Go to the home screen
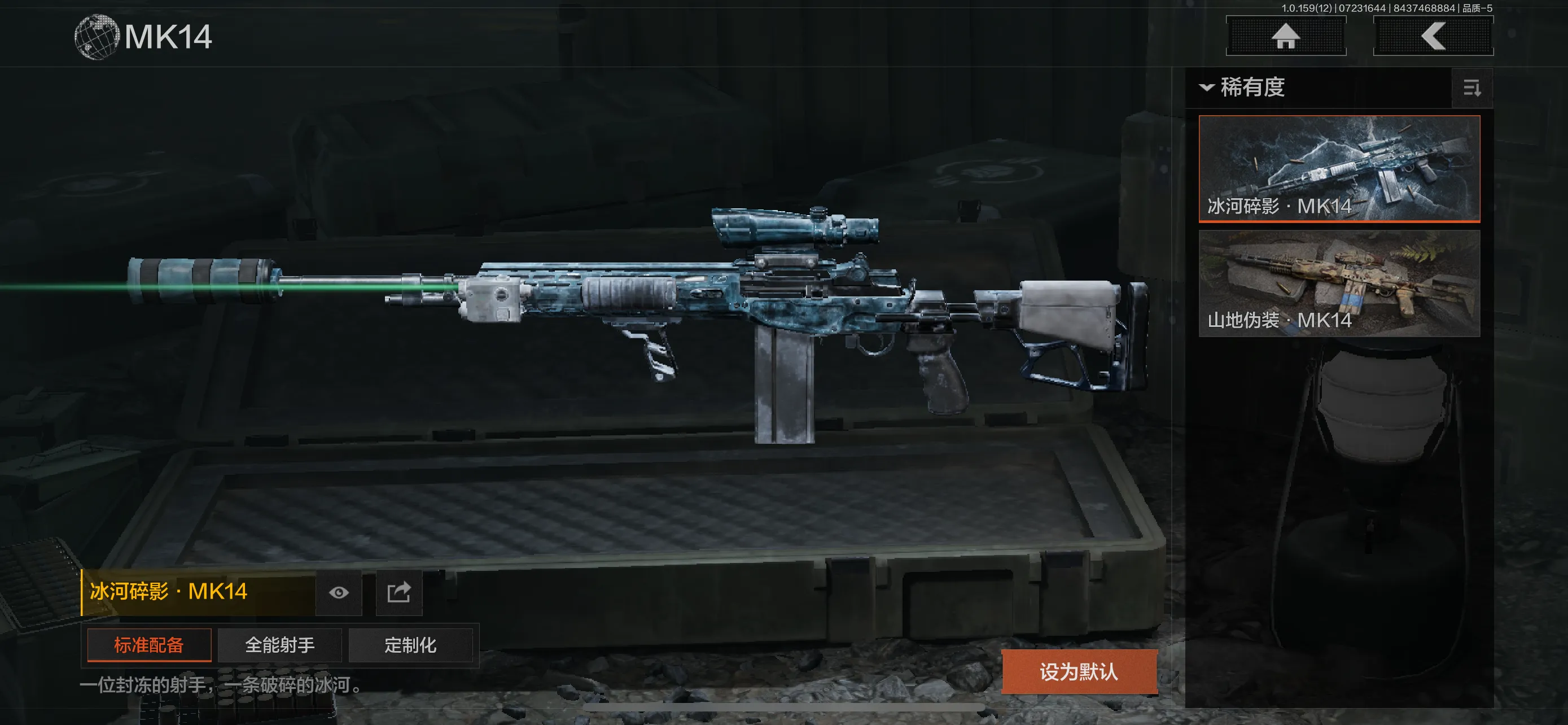Image resolution: width=1568 pixels, height=725 pixels. point(1286,36)
